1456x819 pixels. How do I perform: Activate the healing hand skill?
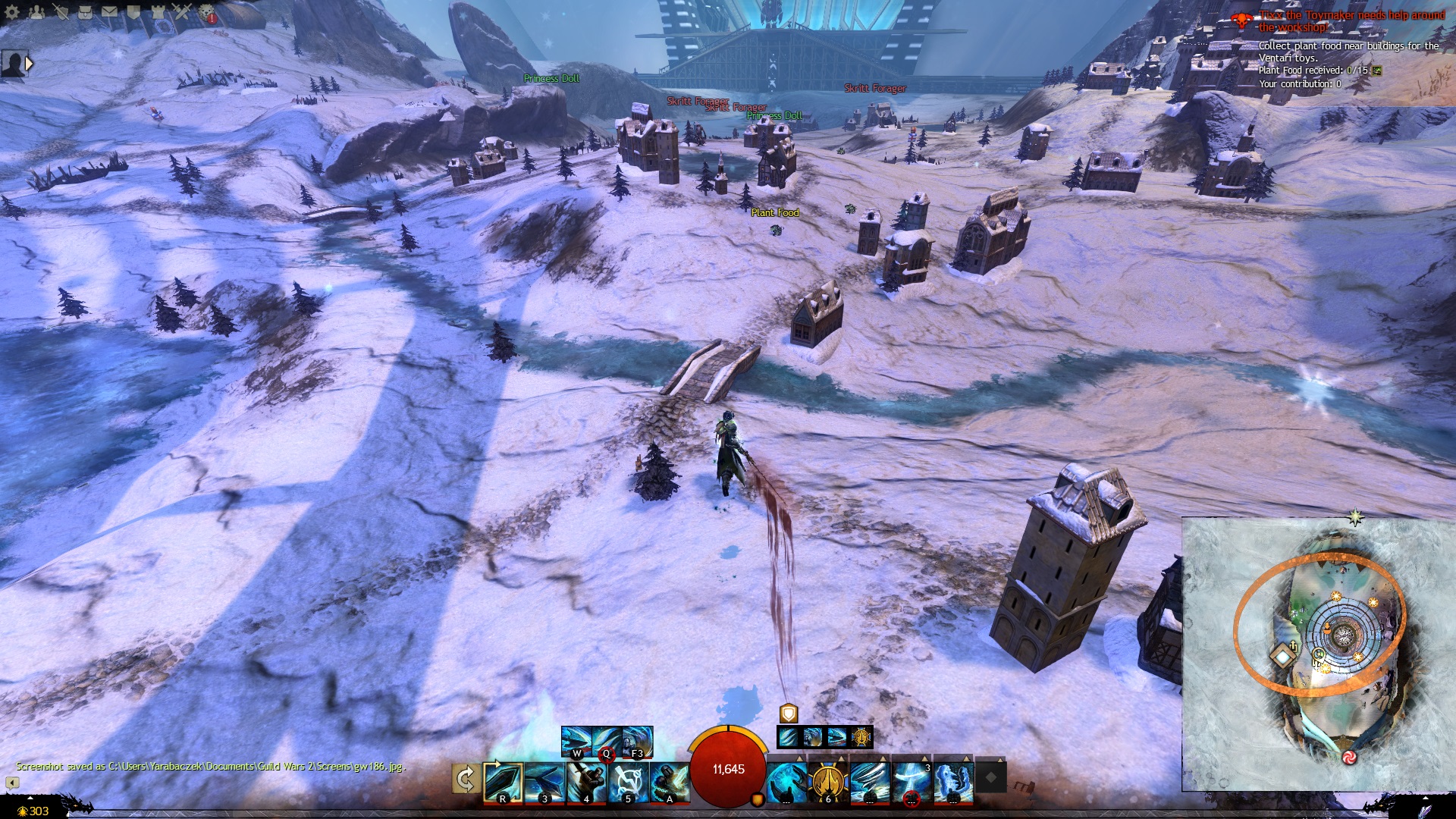point(786,783)
